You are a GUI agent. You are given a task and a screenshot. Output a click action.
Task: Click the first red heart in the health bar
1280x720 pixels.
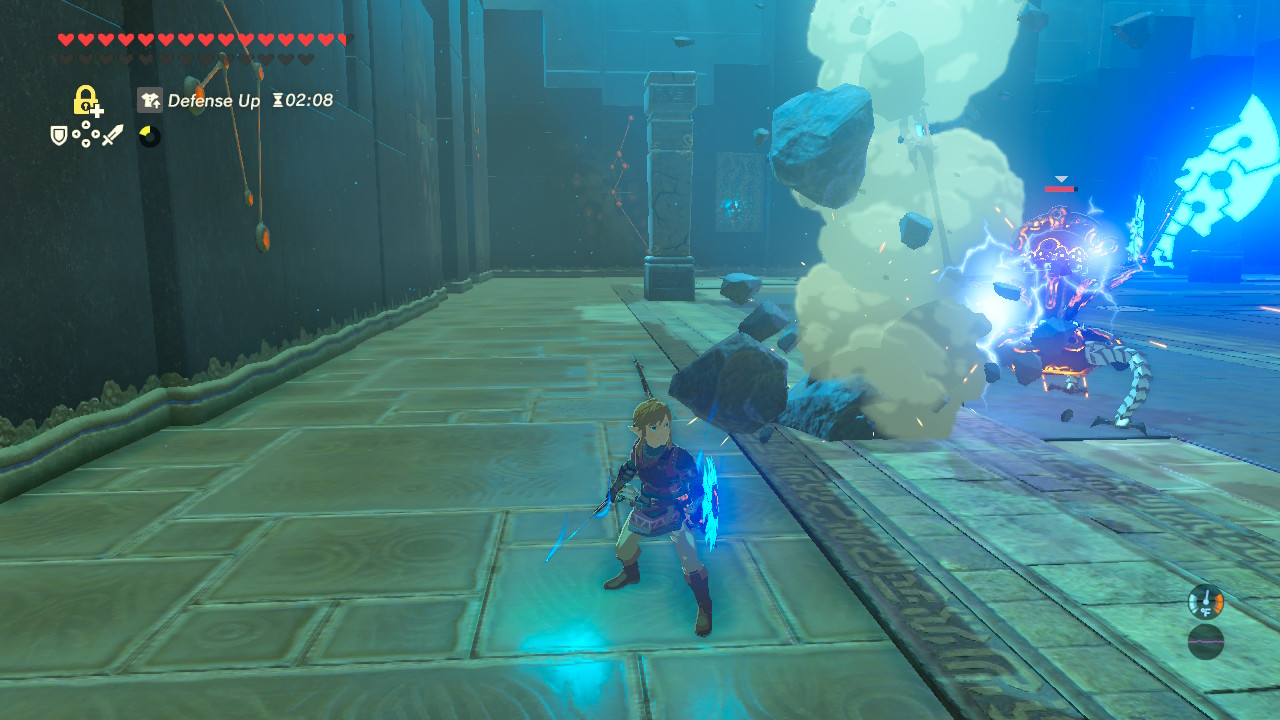[x=66, y=40]
